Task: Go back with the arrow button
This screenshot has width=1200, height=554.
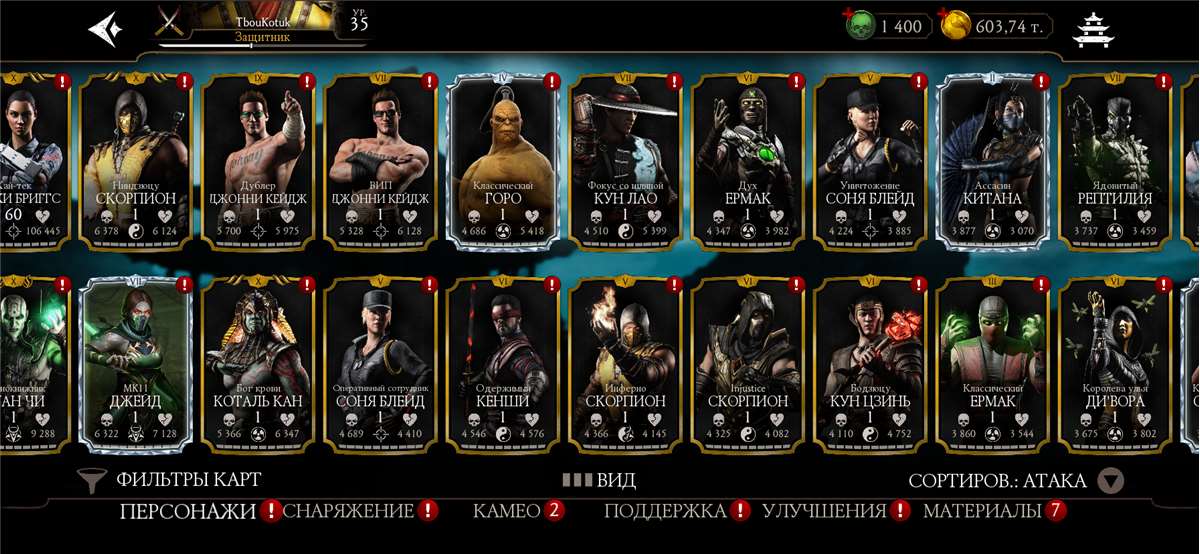Action: pyautogui.click(x=105, y=28)
